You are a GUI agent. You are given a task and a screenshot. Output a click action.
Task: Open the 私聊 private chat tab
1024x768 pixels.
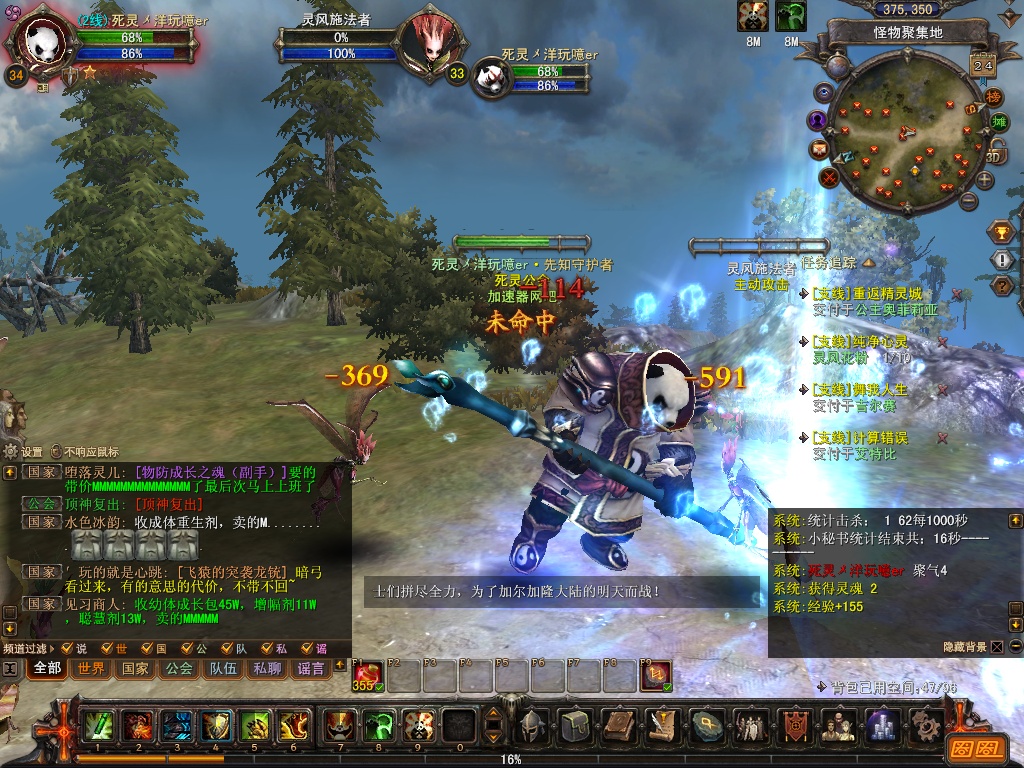(x=267, y=668)
